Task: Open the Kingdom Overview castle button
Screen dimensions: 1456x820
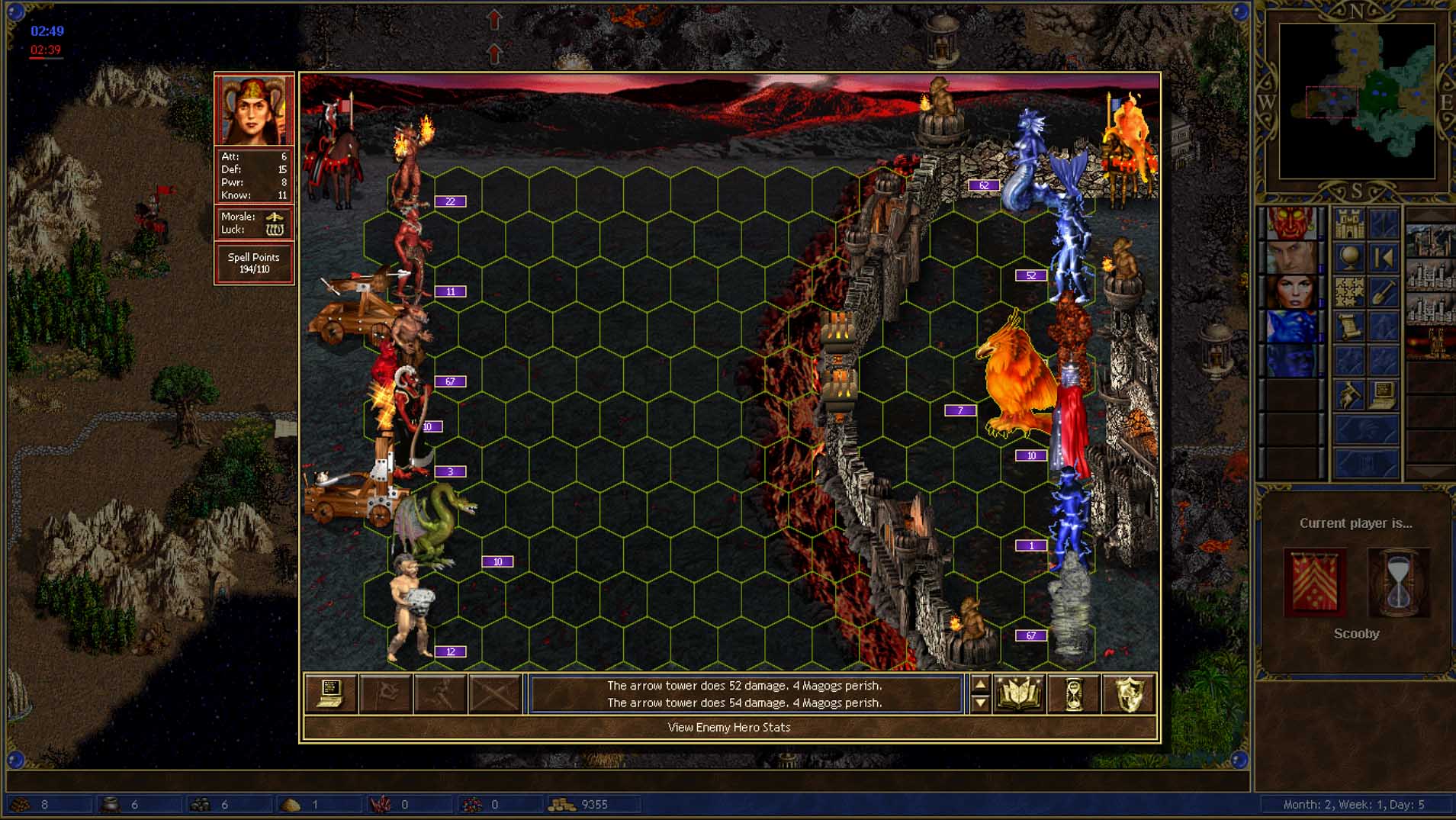Action: click(1348, 224)
